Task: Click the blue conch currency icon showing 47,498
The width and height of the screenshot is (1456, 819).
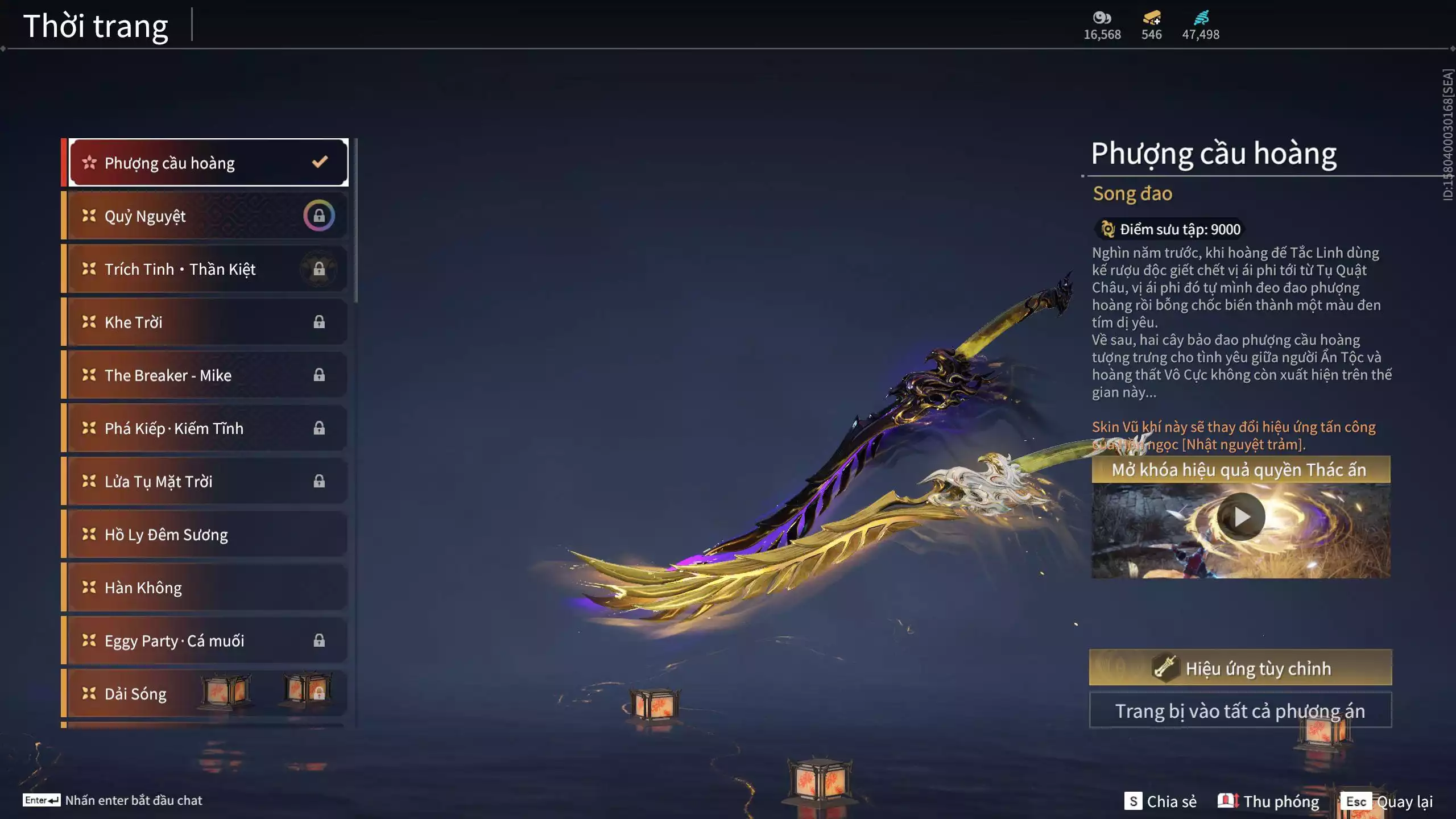Action: point(1200,18)
